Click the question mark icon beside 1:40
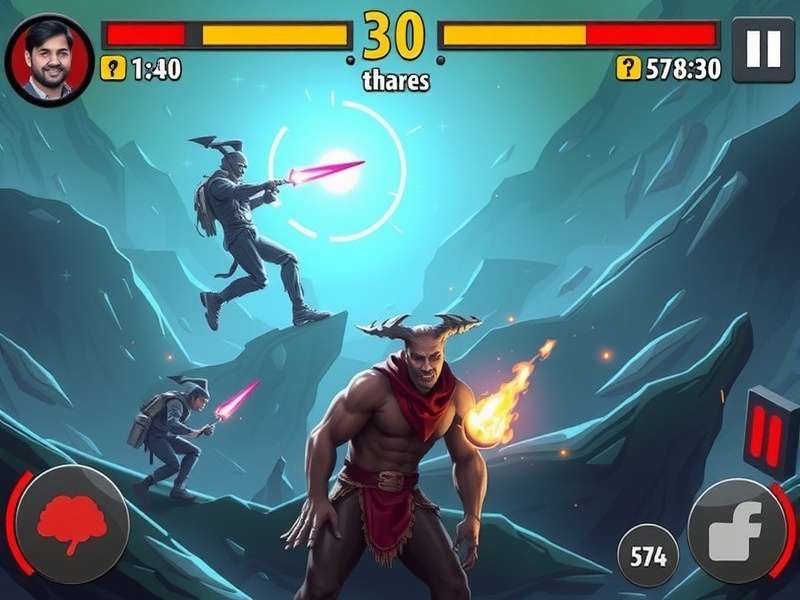The height and width of the screenshot is (600, 800). pyautogui.click(x=114, y=68)
